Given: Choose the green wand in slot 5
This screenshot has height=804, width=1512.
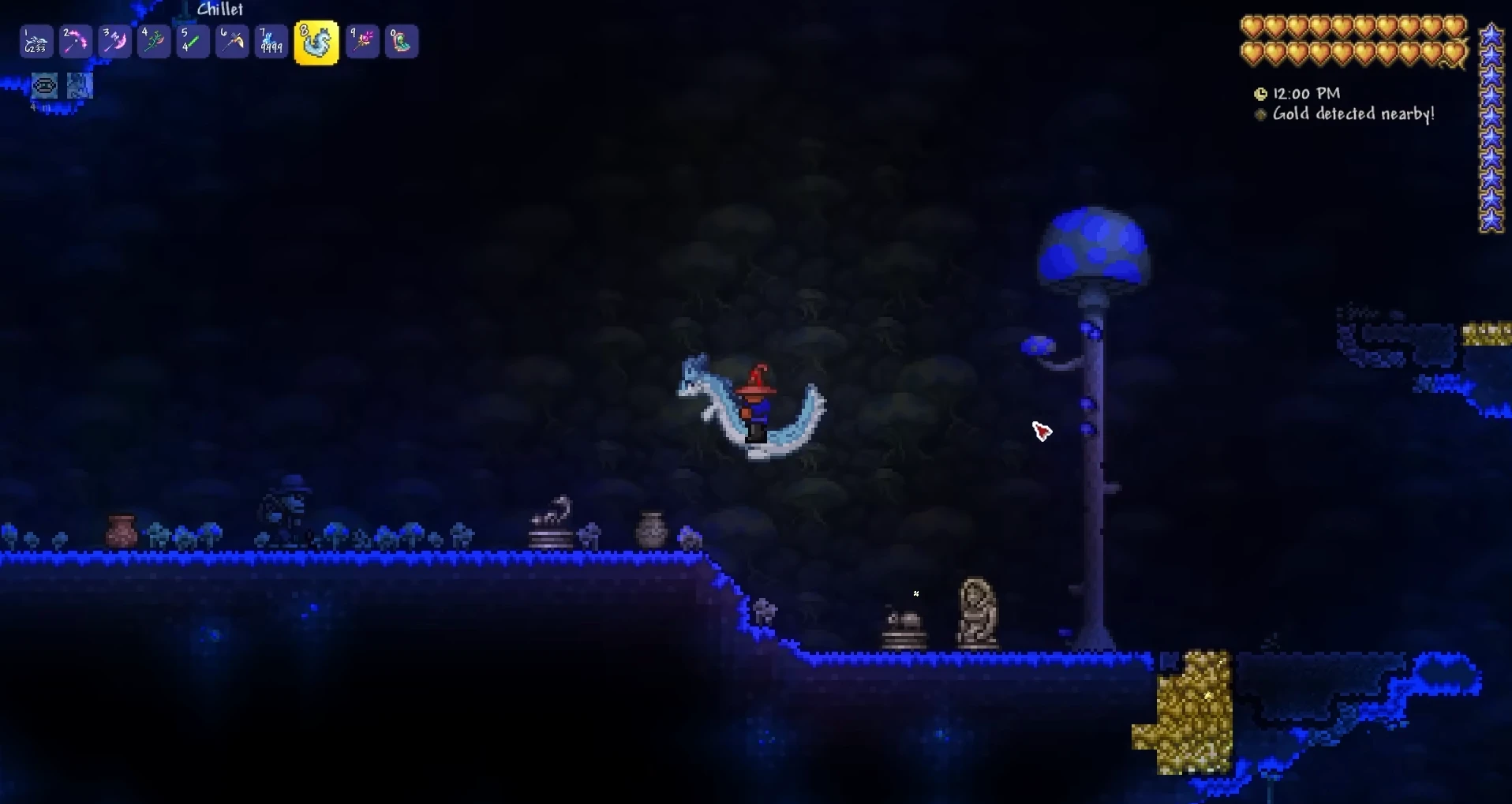Looking at the screenshot, I should point(193,41).
